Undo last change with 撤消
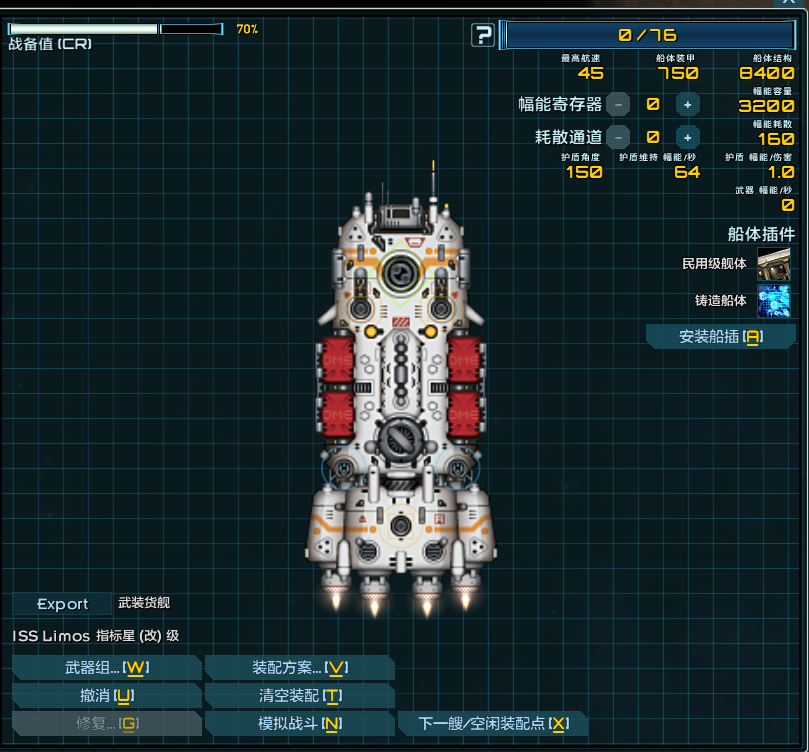The image size is (809, 752). (x=107, y=696)
